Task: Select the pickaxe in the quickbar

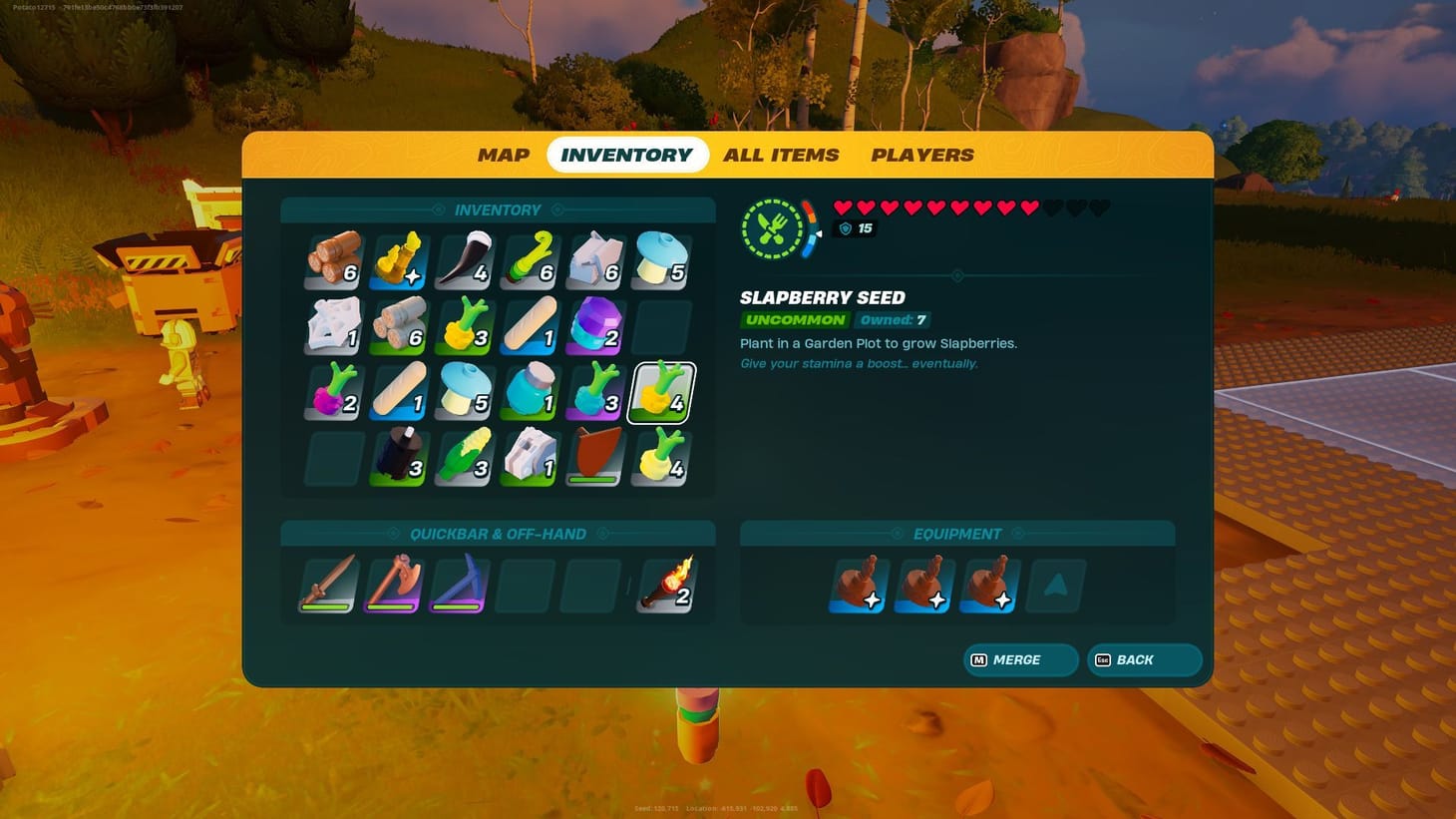Action: click(459, 584)
